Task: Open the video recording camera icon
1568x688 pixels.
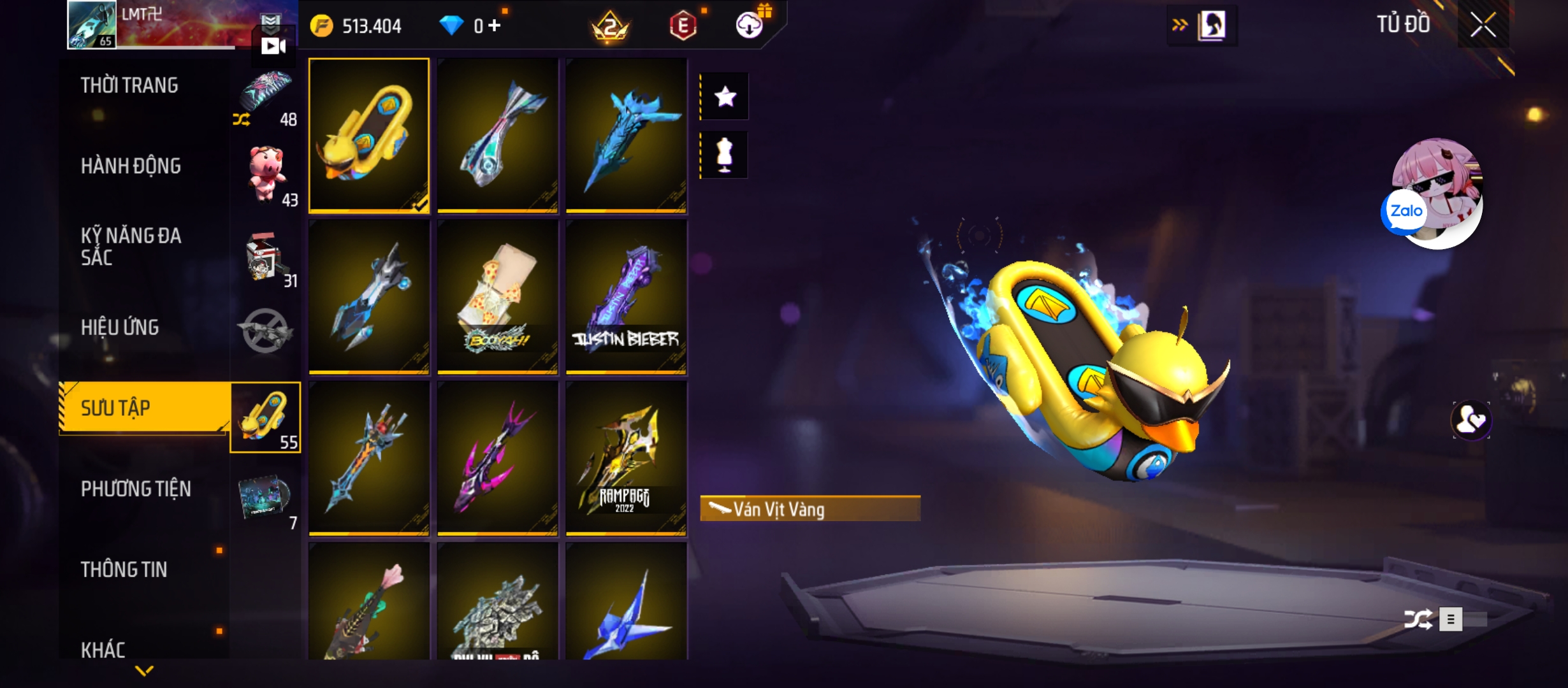Action: (273, 46)
